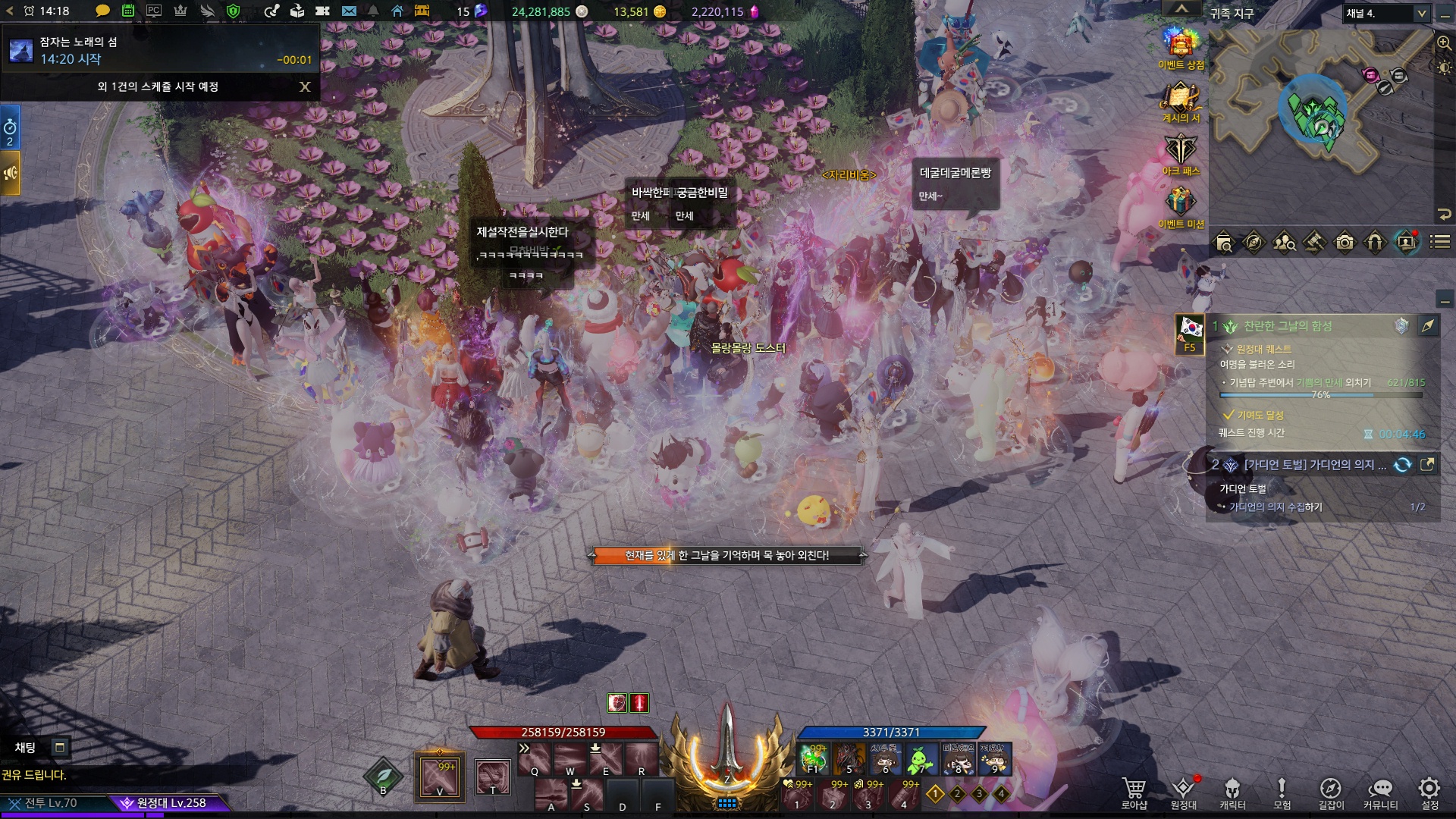The image size is (1456, 819).
Task: Open the 모험 adventure menu
Action: pyautogui.click(x=1282, y=791)
